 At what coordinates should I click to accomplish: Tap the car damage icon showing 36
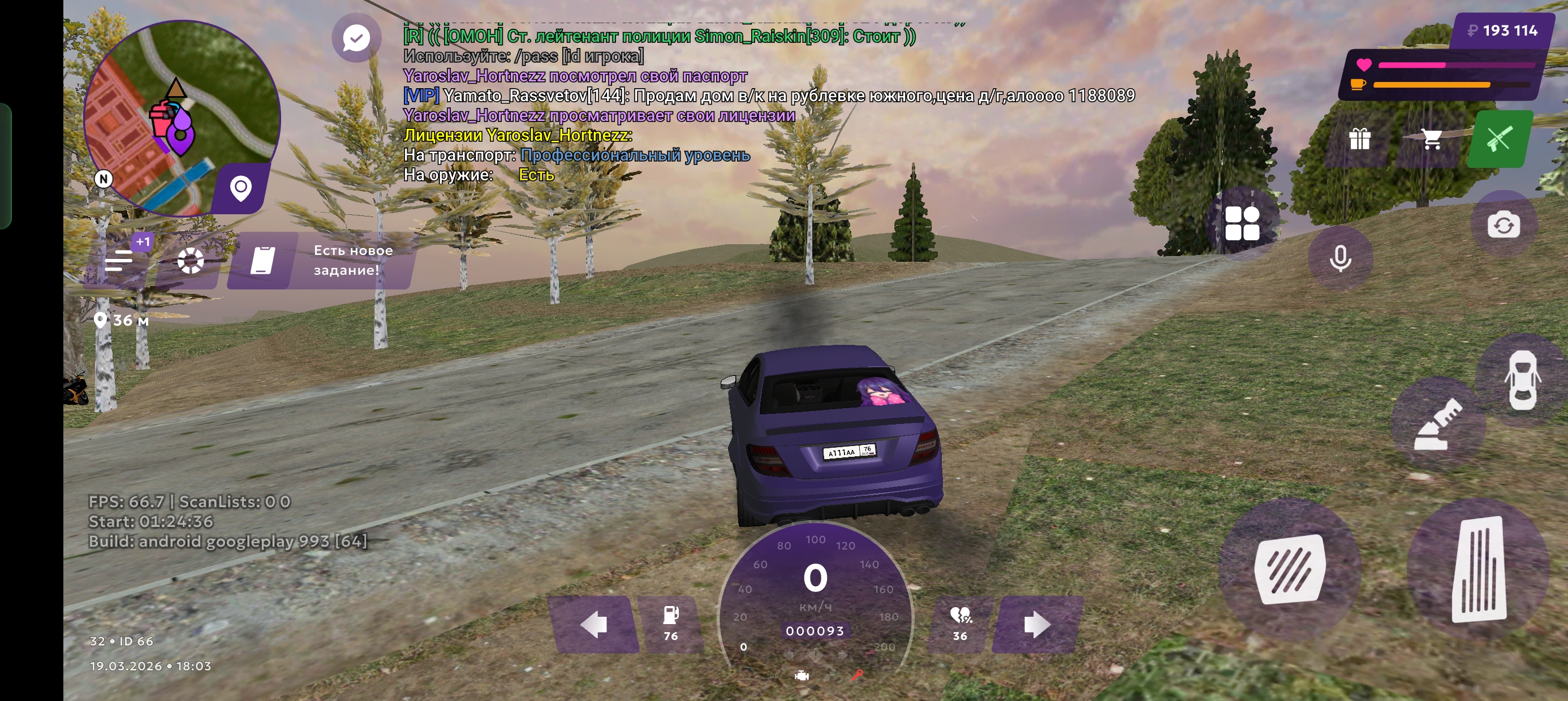pos(960,623)
